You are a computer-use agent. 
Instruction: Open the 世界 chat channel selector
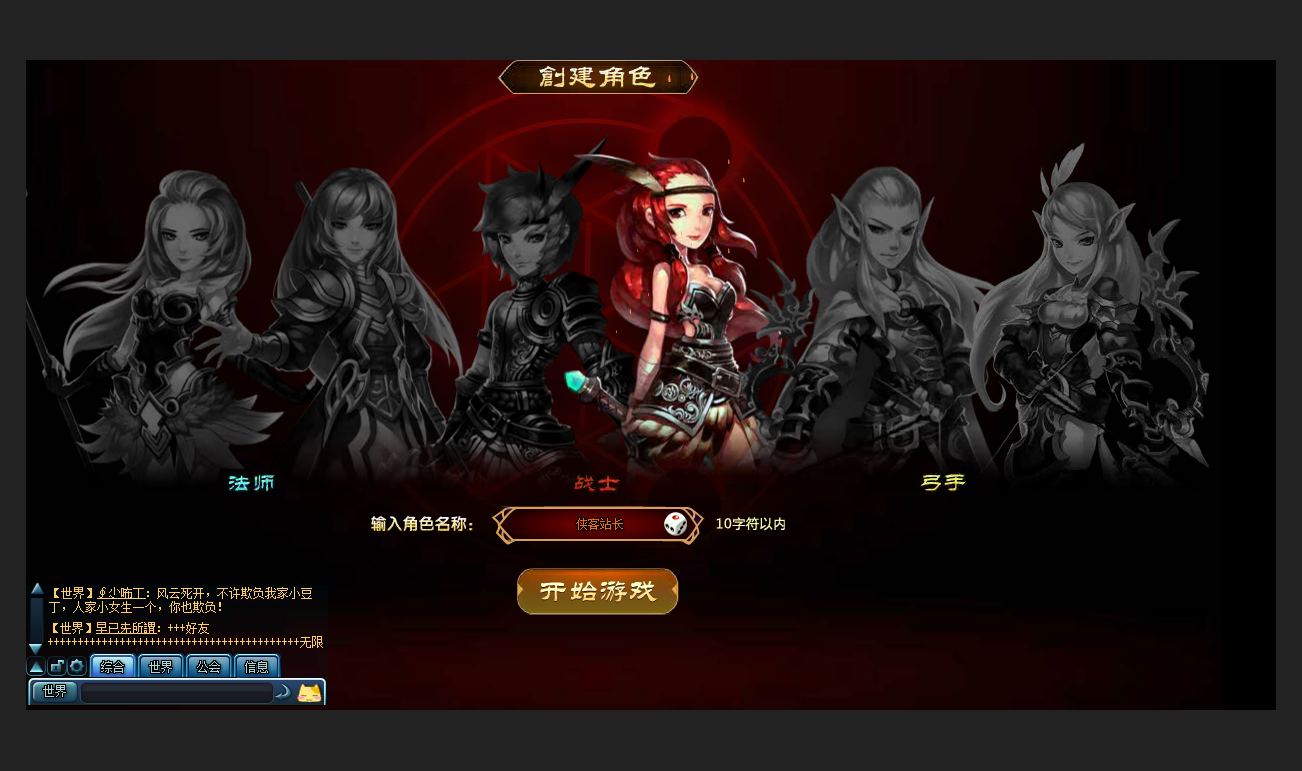coord(53,691)
